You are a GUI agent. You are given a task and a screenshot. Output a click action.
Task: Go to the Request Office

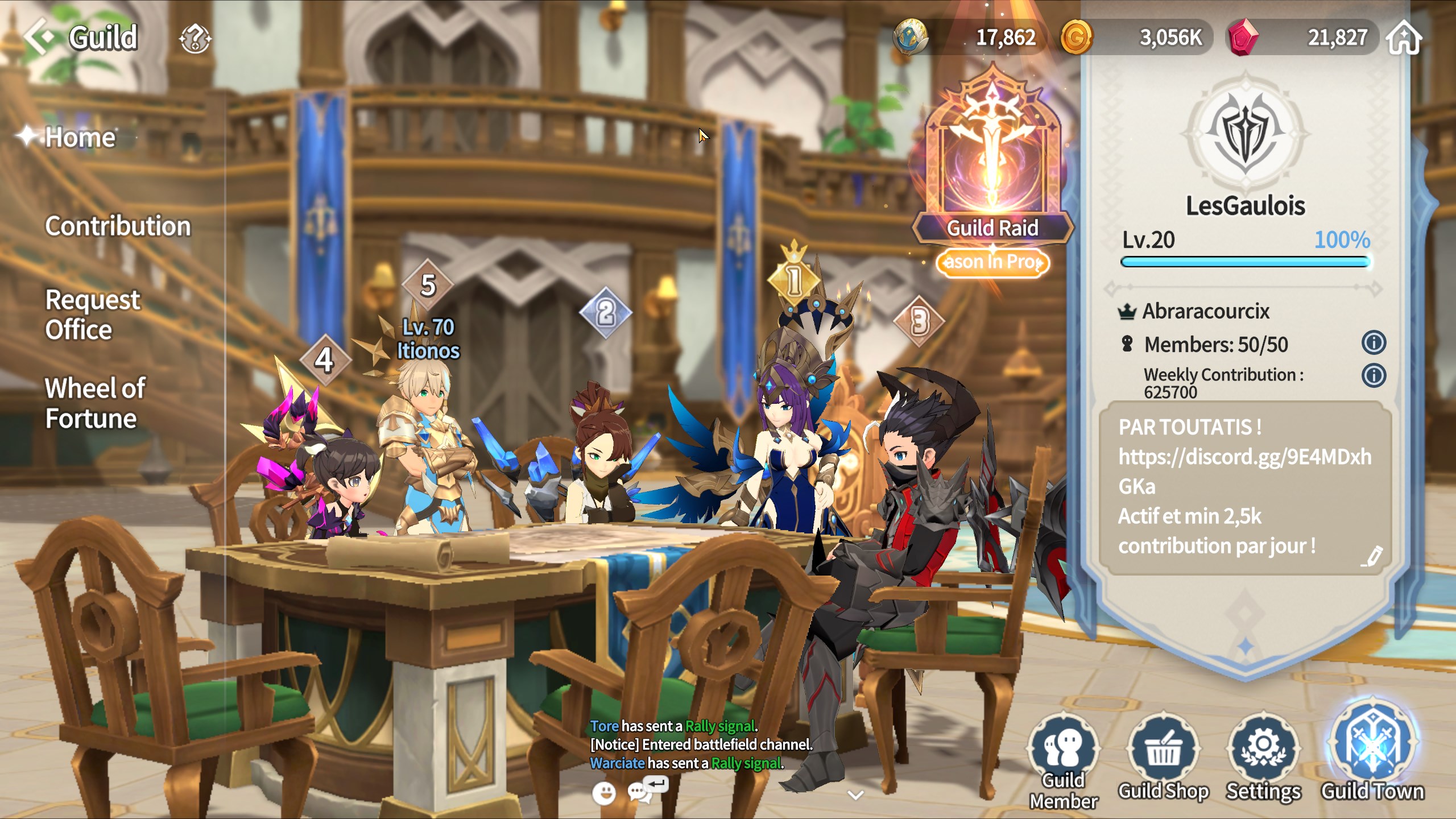click(x=92, y=315)
